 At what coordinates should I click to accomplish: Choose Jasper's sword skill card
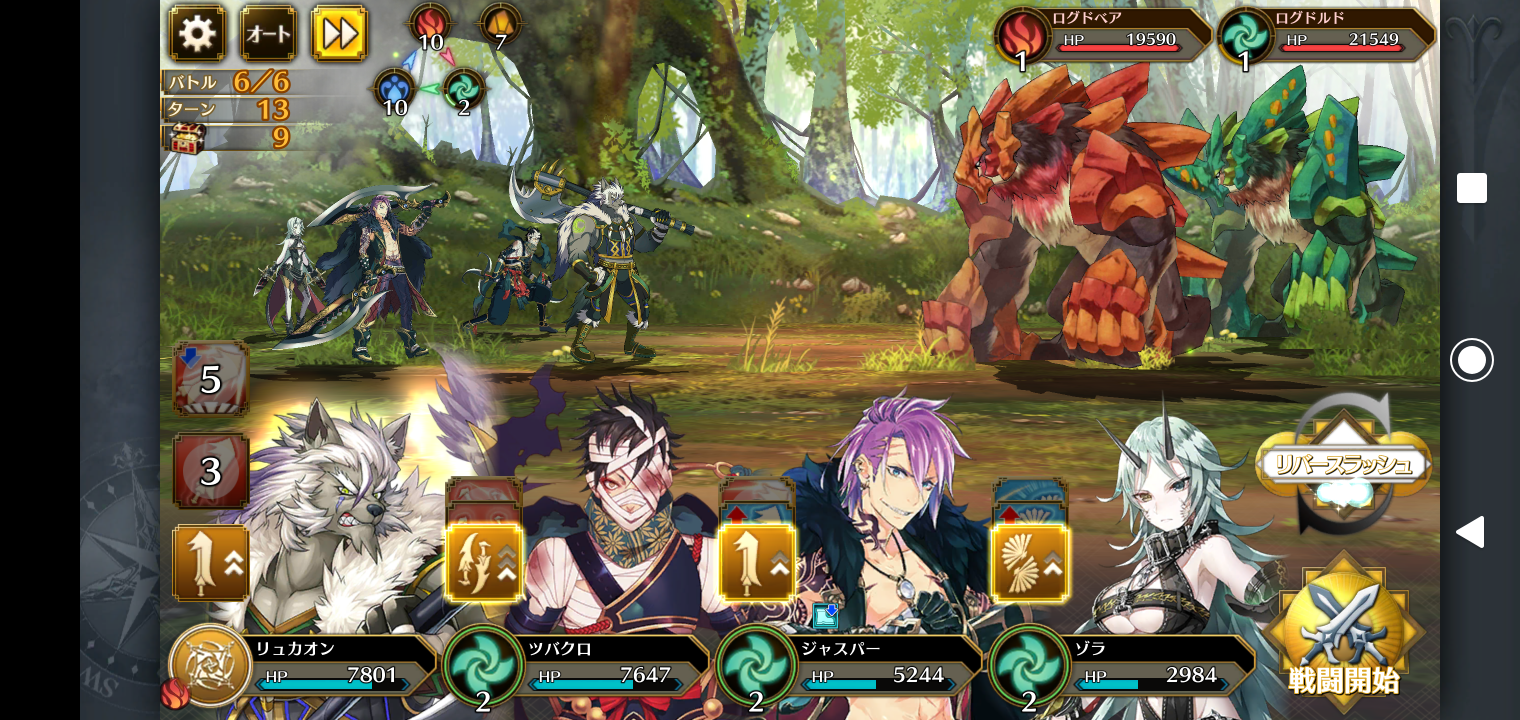point(757,562)
